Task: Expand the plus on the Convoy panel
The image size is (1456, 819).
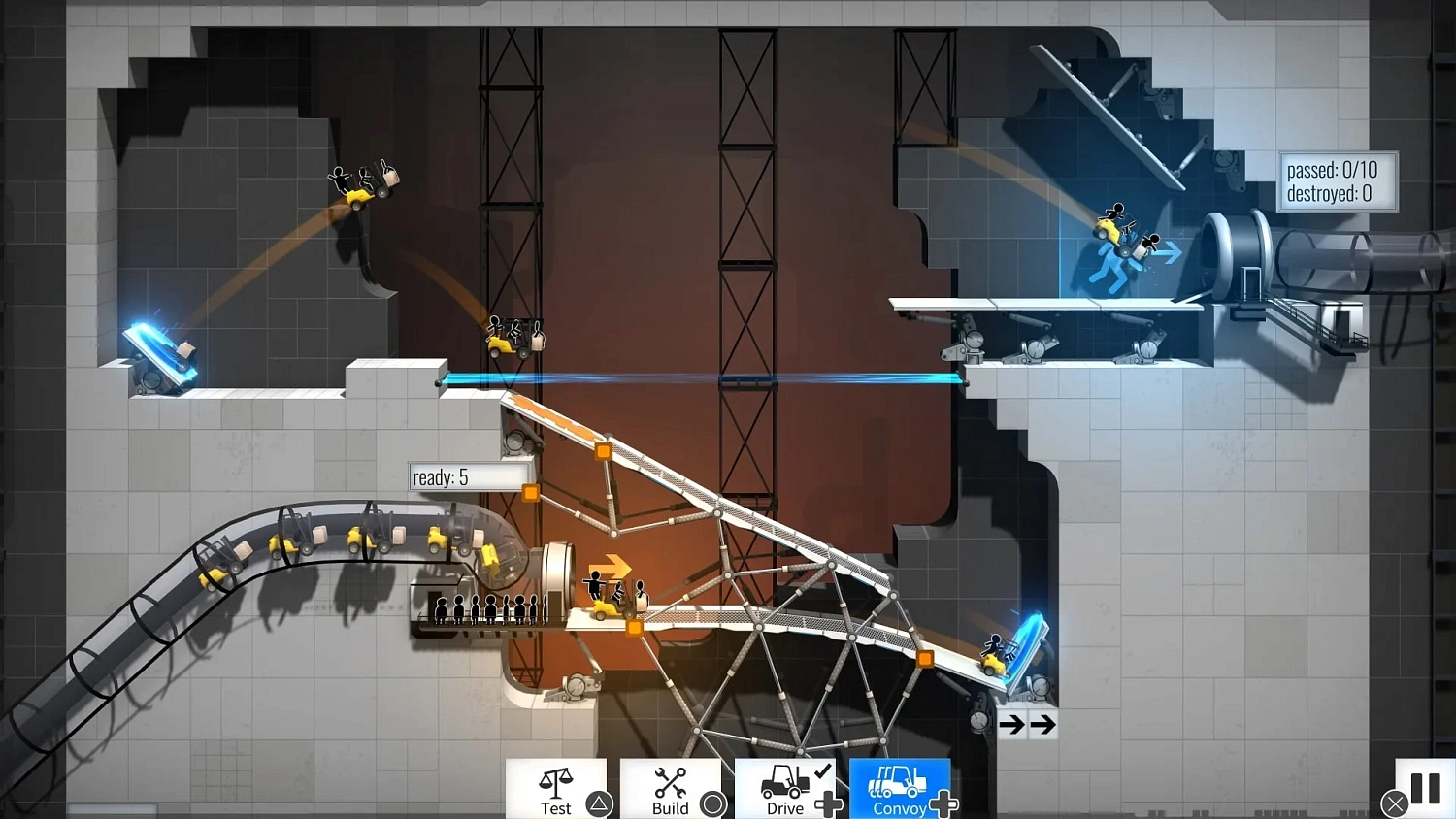Action: 943,803
